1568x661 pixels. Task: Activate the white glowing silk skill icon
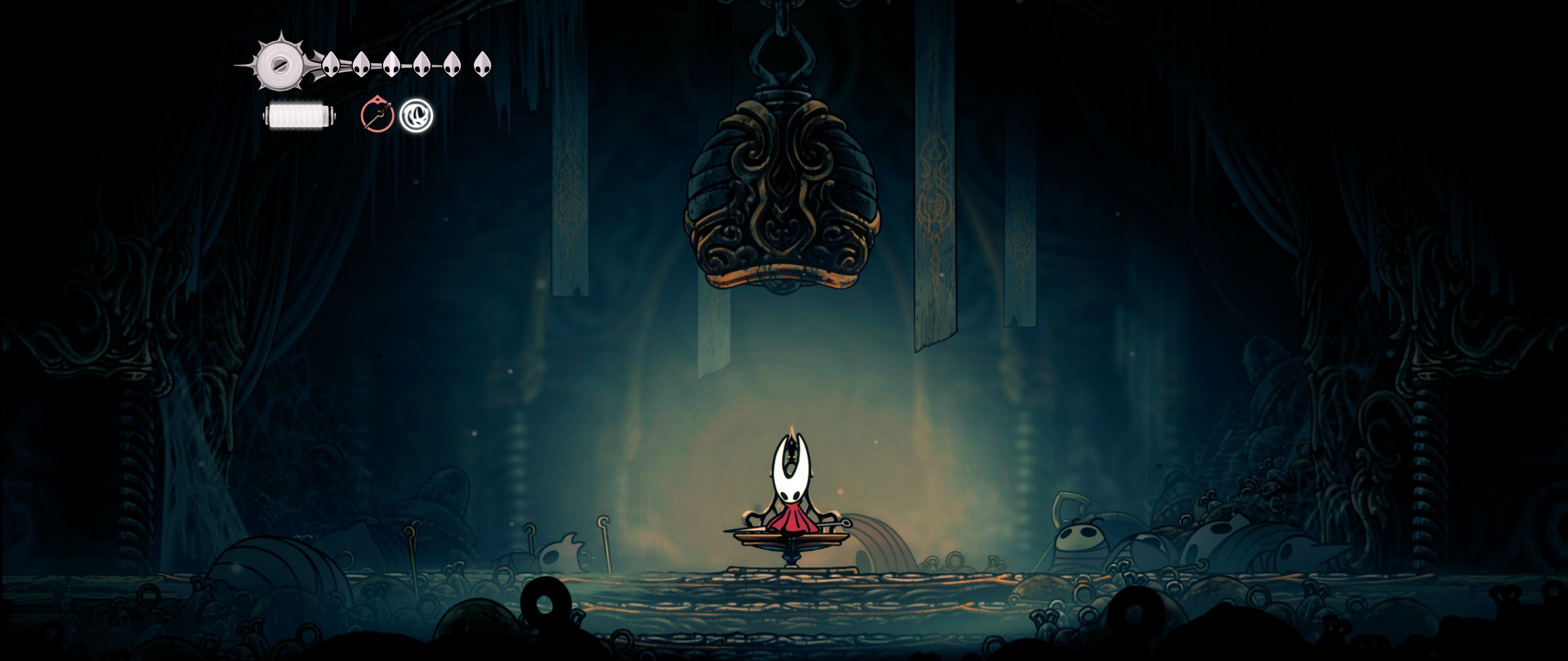tap(417, 115)
